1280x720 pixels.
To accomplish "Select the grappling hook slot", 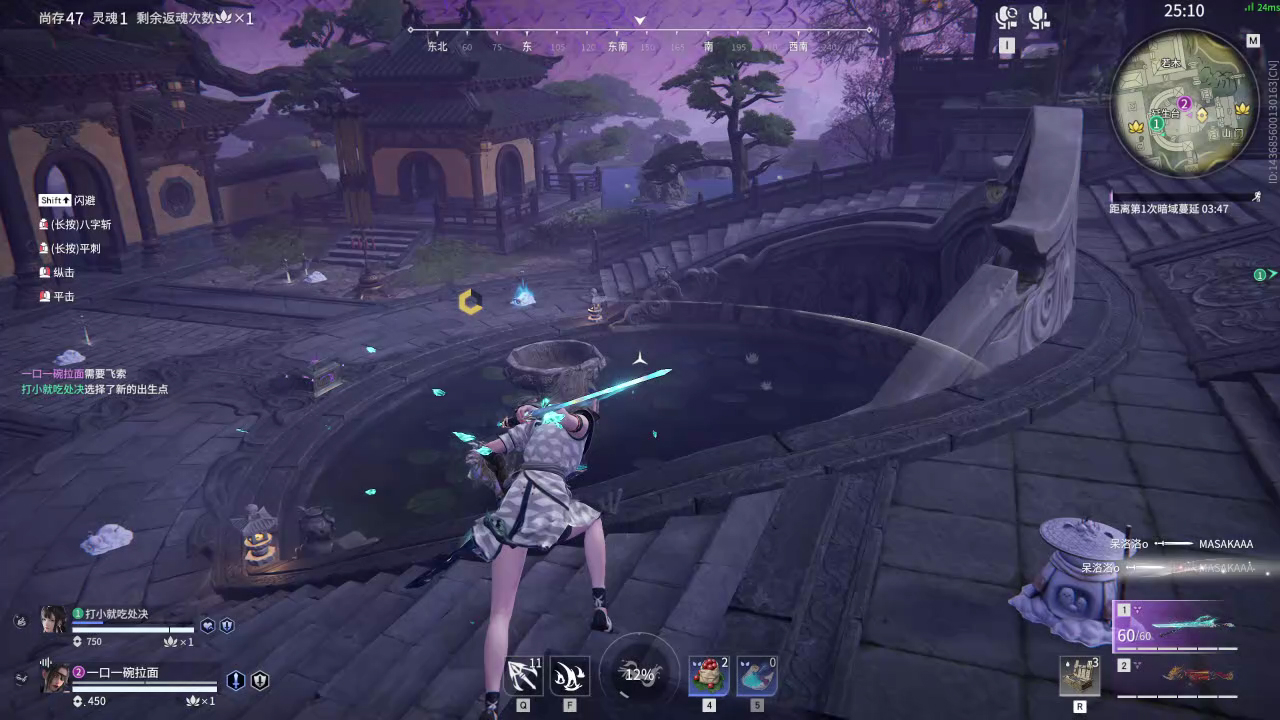I will click(523, 677).
